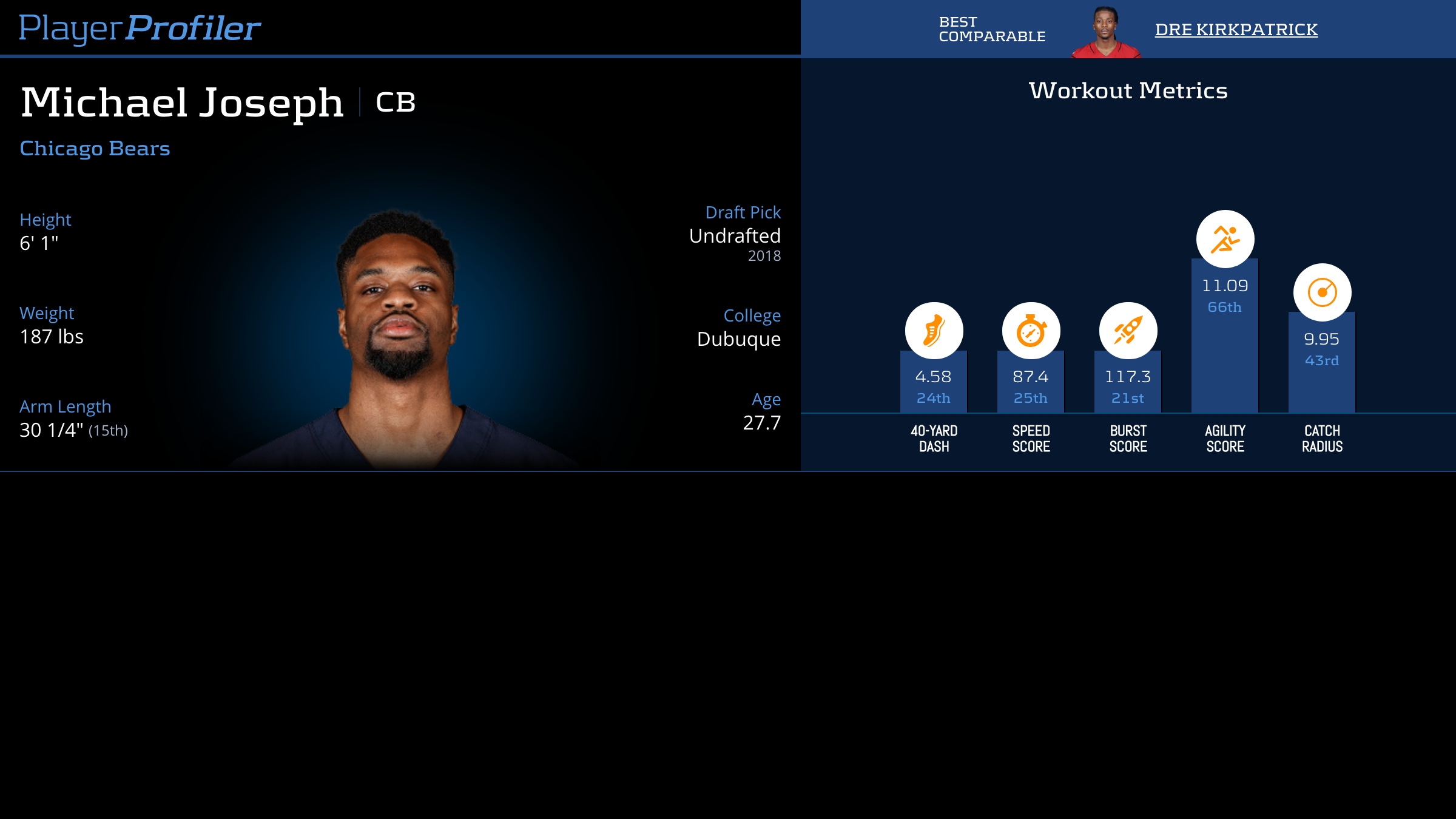Open the Dre Kirkpatrick comparable player link
This screenshot has height=819, width=1456.
(1236, 29)
